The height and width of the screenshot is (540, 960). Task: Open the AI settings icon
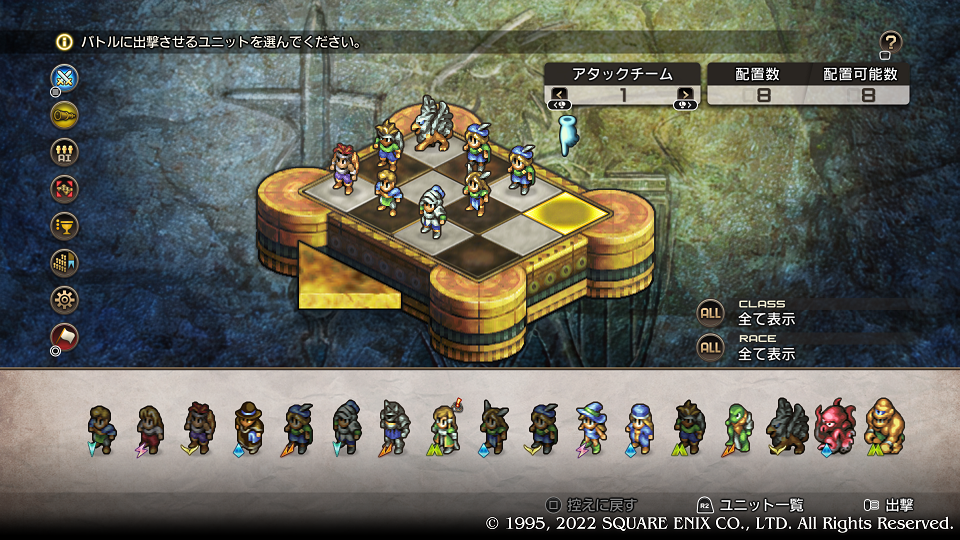click(65, 151)
